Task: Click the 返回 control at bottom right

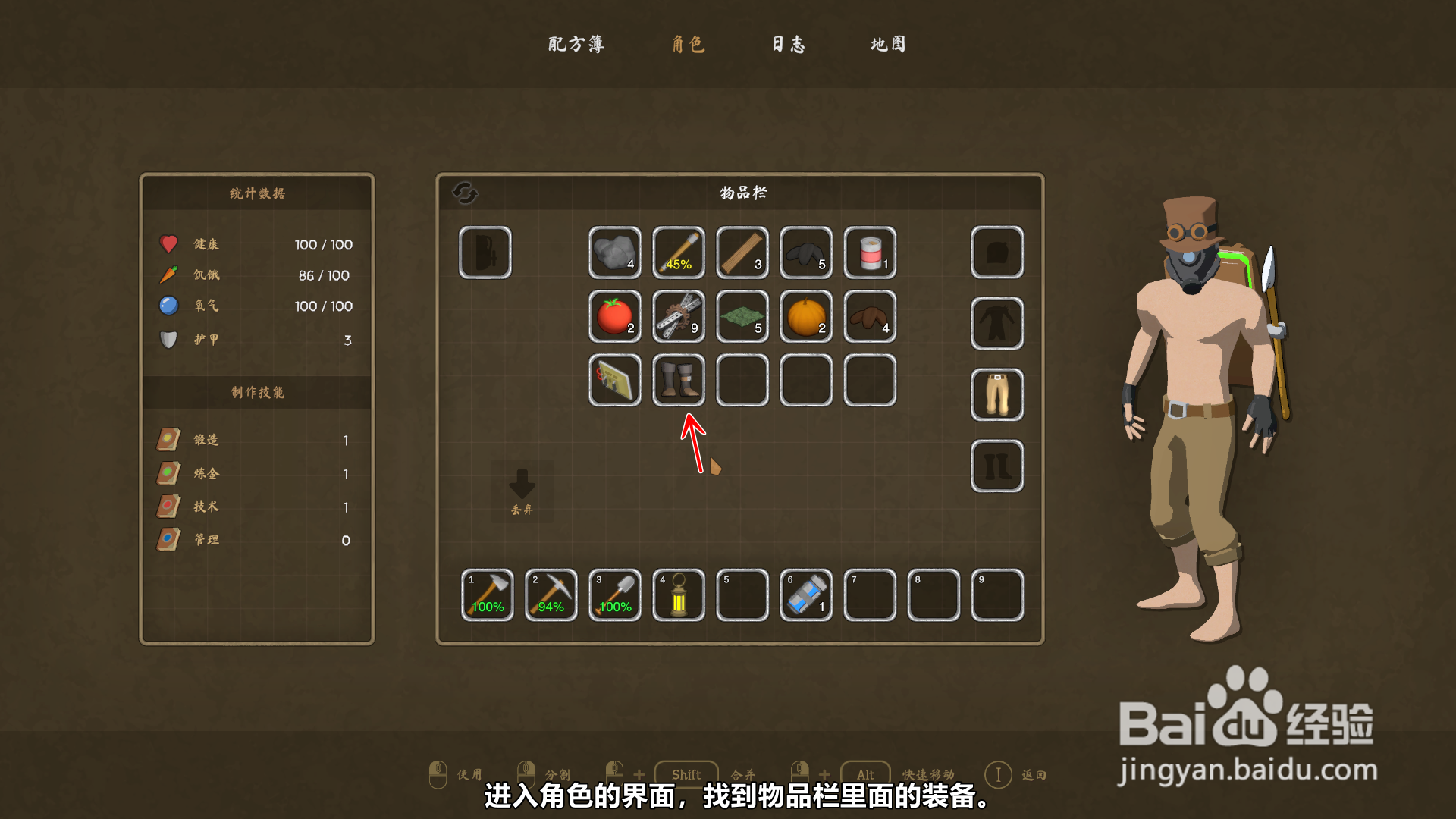Action: [x=1016, y=775]
